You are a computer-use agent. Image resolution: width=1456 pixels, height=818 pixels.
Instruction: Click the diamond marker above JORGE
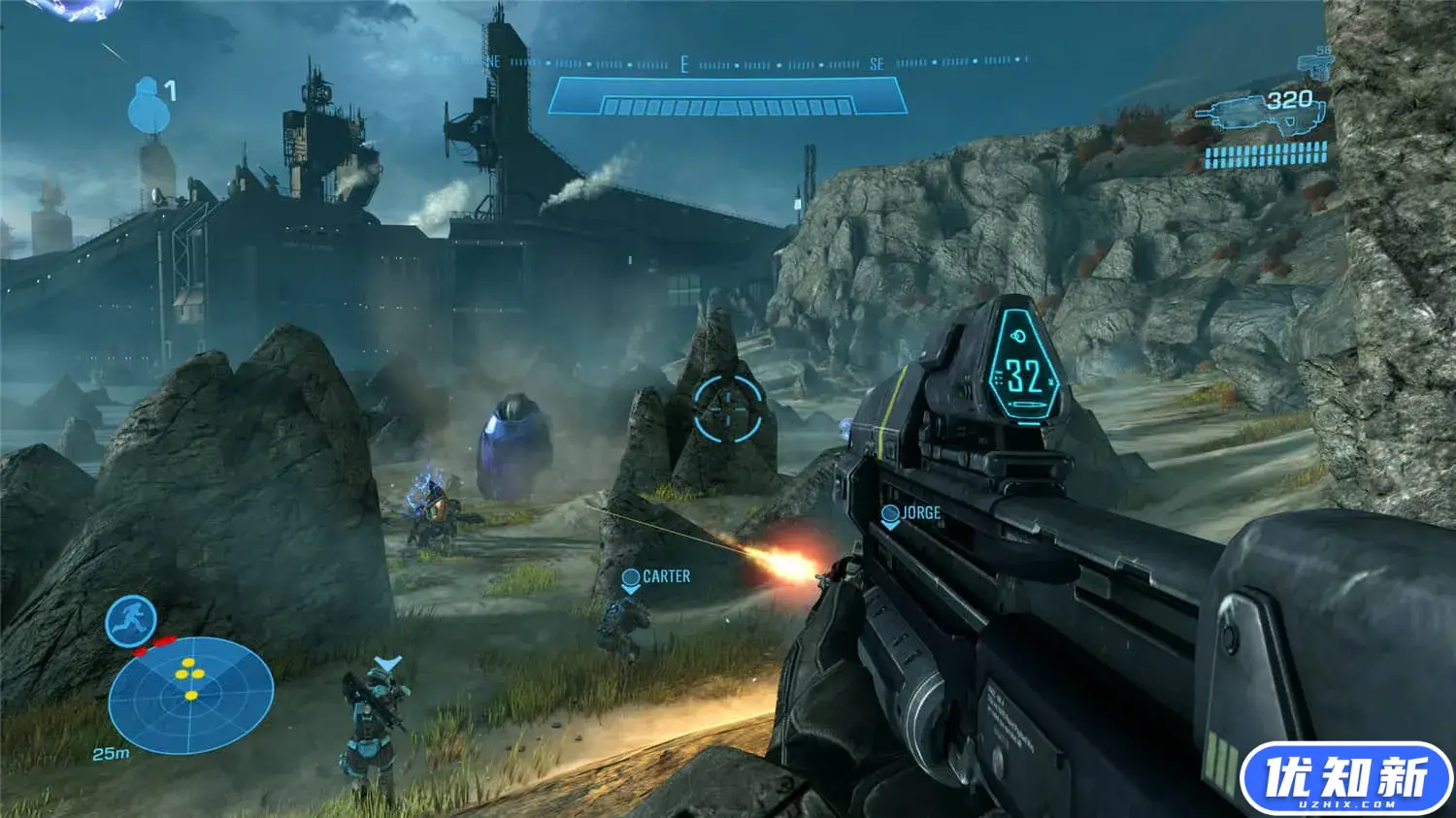(889, 513)
